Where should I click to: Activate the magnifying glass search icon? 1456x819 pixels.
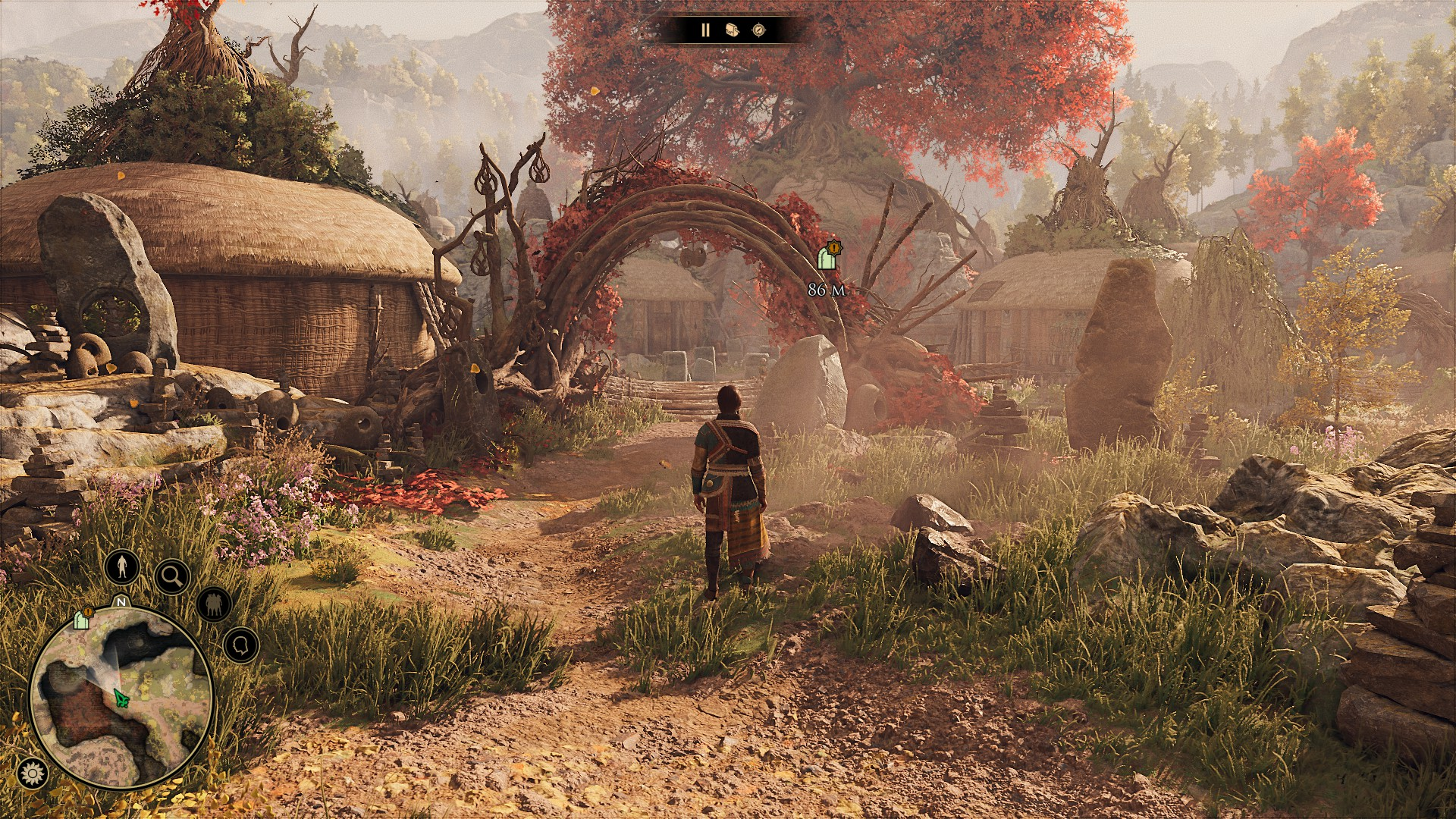coord(172,577)
